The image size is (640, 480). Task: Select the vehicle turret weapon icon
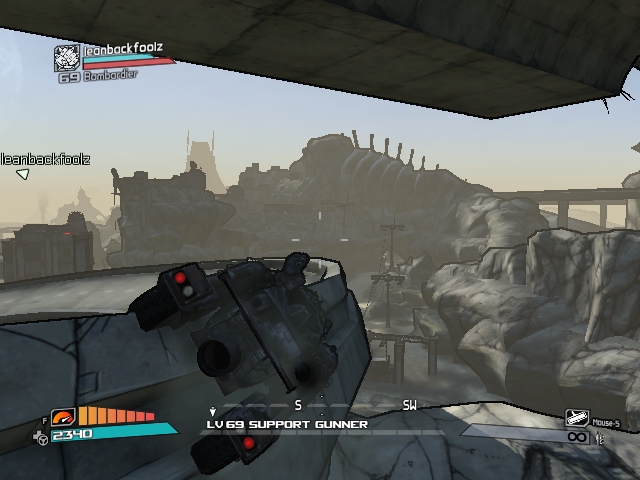pos(577,418)
